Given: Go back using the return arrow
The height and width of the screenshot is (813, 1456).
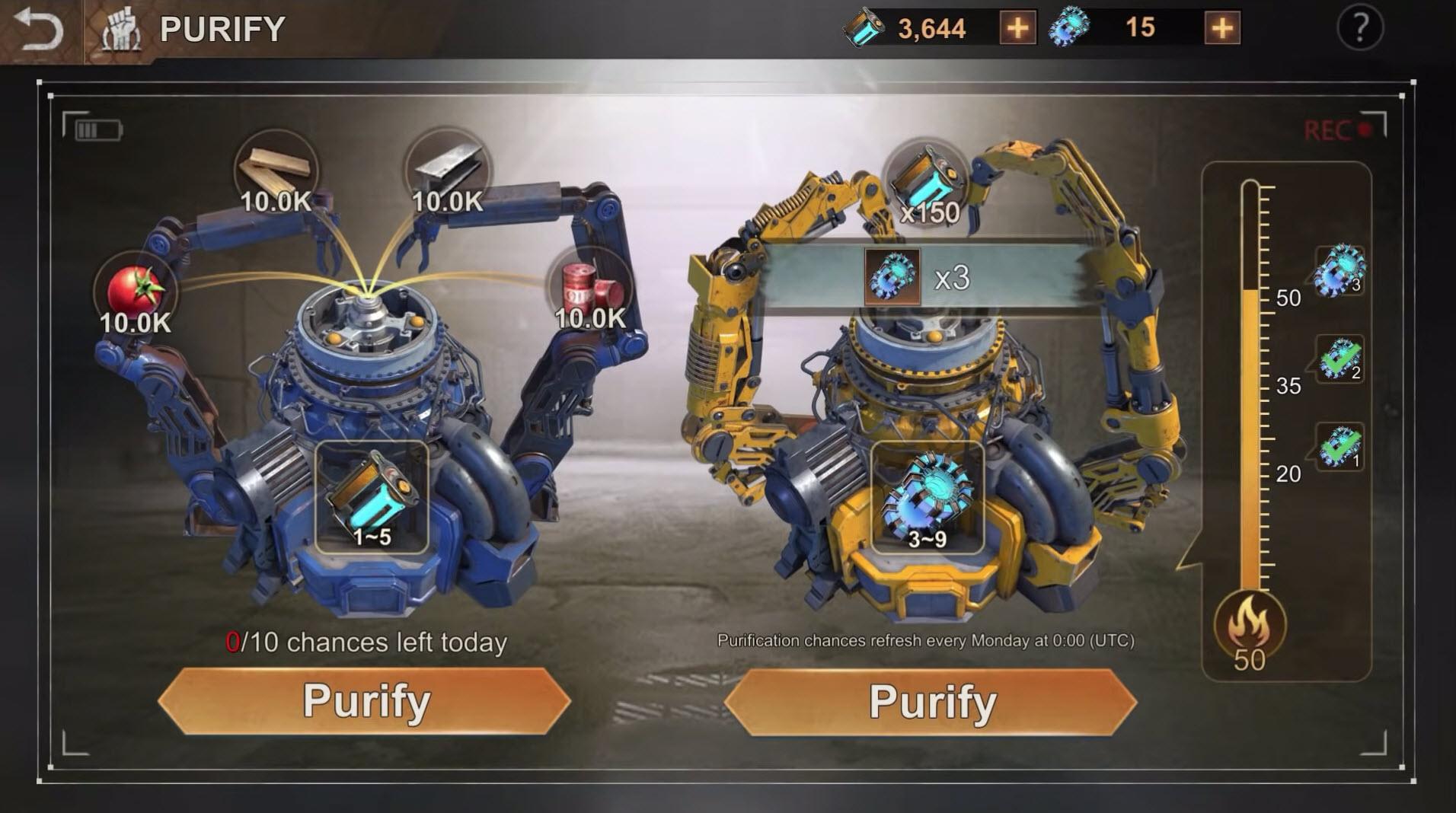Looking at the screenshot, I should 38,30.
